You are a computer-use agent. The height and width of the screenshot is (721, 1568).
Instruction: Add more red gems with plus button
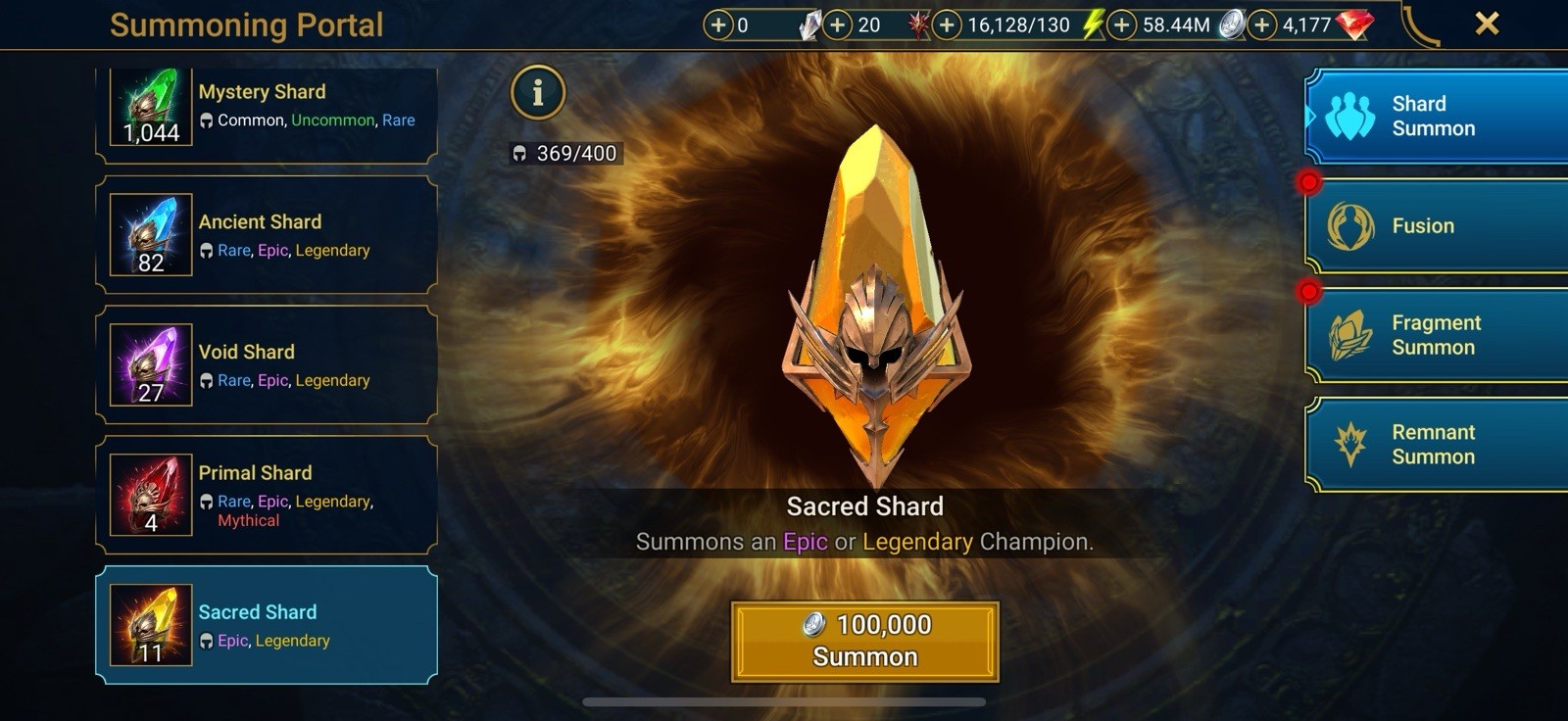[1262, 24]
